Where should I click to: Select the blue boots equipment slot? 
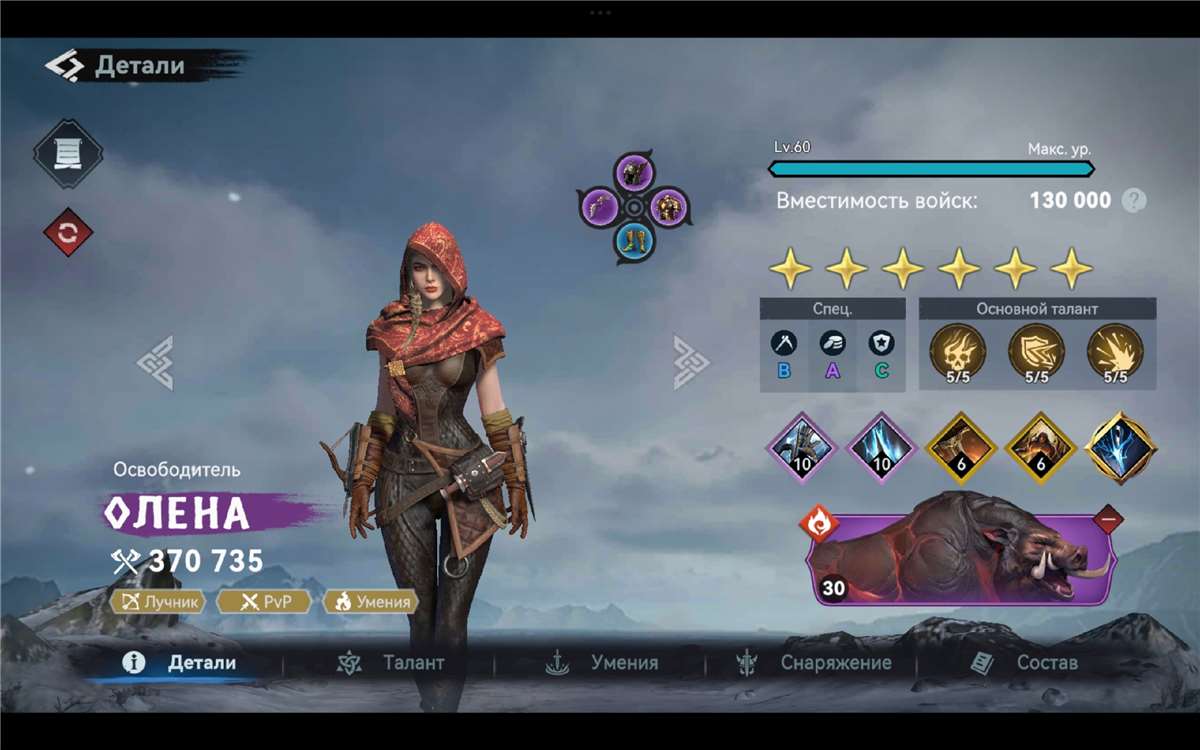pyautogui.click(x=634, y=240)
